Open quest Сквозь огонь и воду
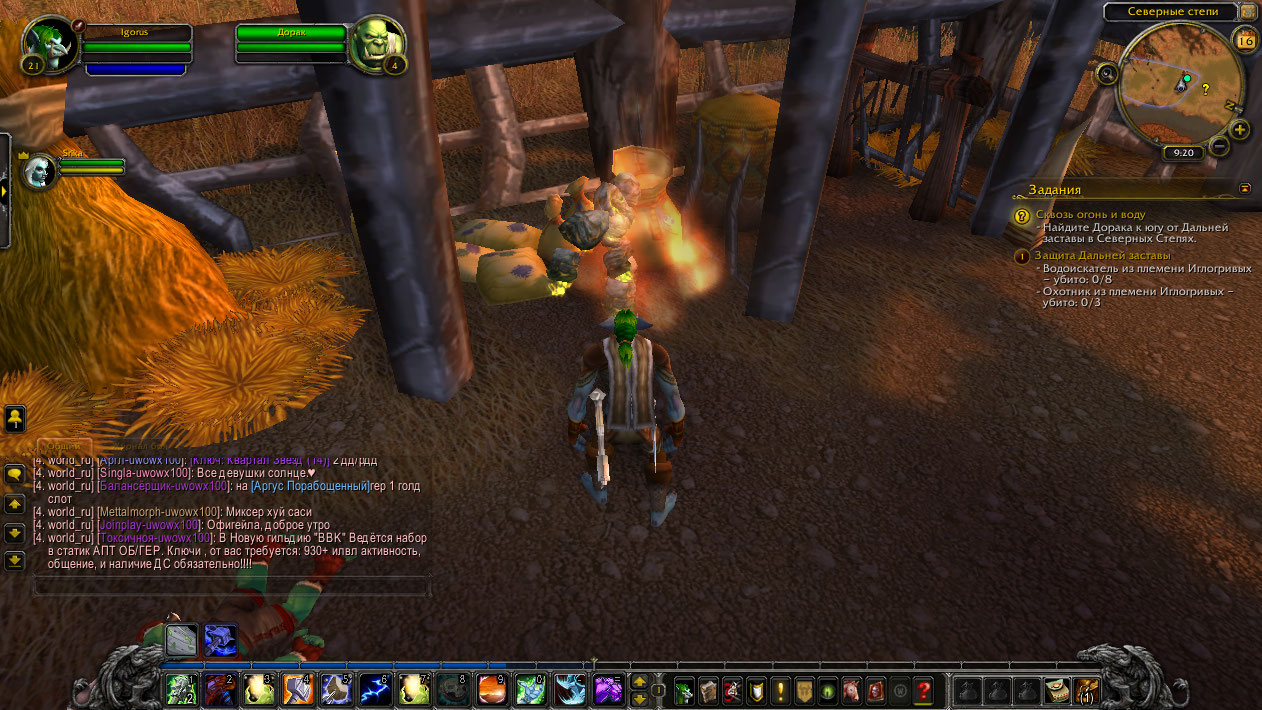1262x710 pixels. pos(1090,214)
